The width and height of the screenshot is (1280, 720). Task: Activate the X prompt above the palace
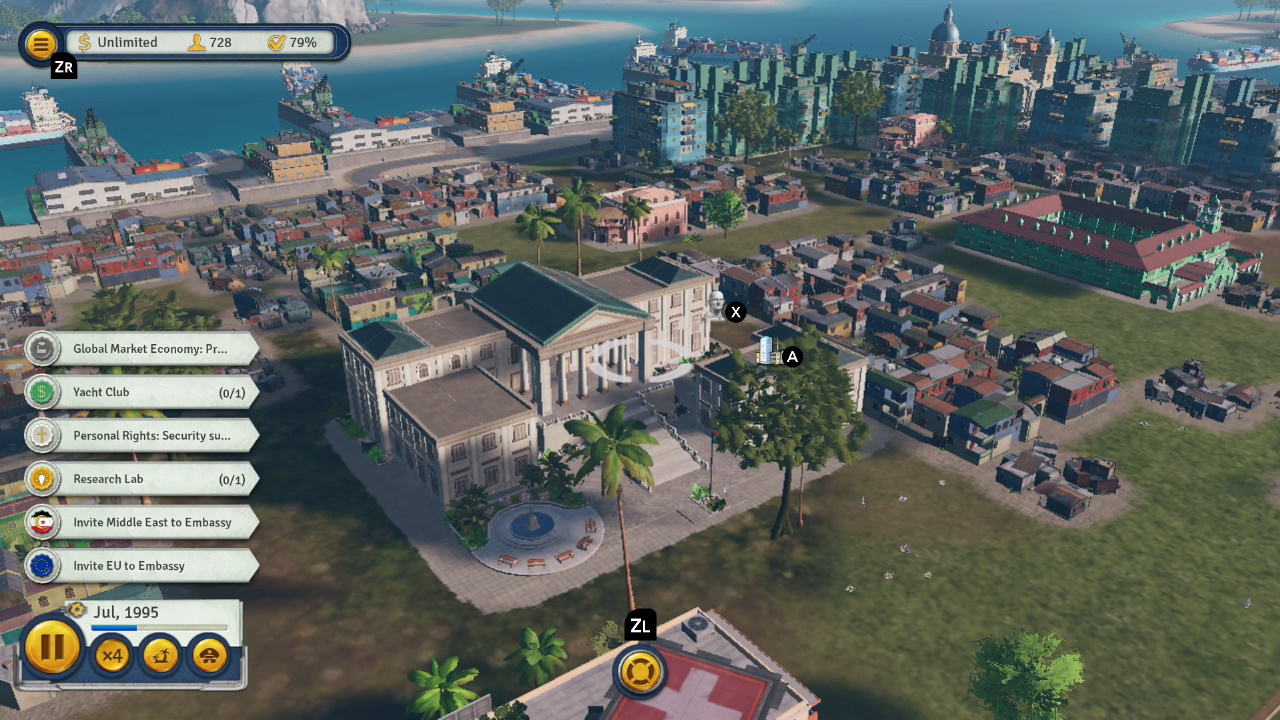[735, 311]
